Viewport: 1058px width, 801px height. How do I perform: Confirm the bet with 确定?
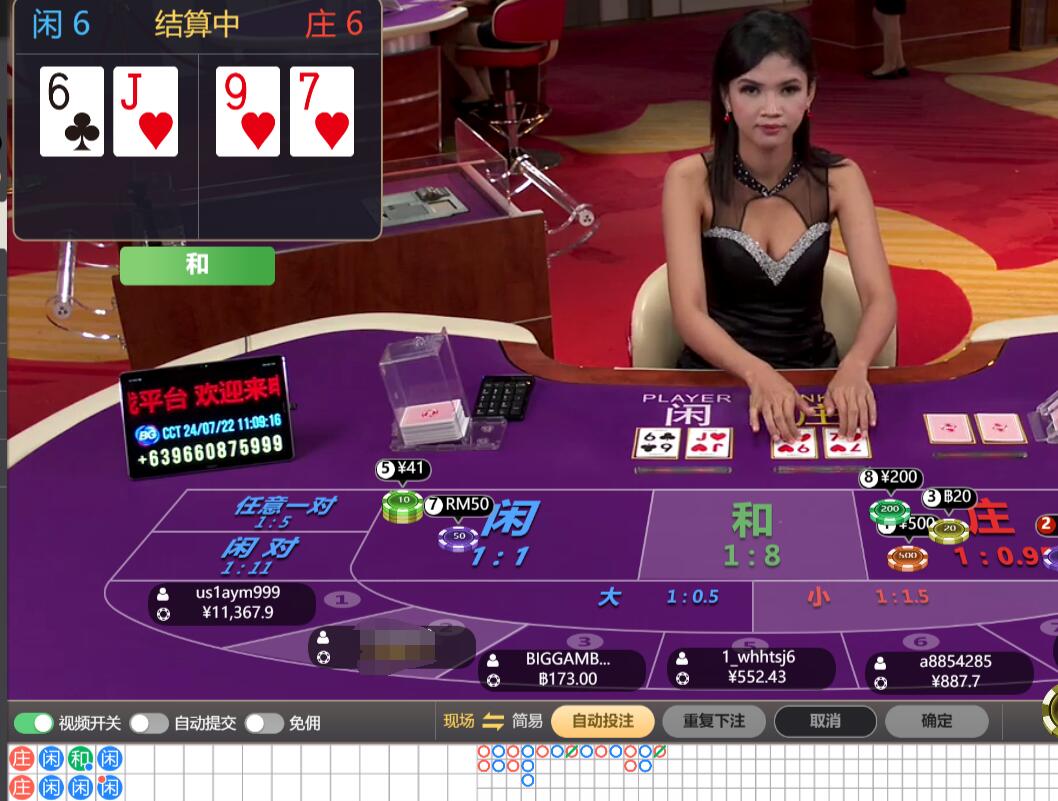[x=936, y=721]
